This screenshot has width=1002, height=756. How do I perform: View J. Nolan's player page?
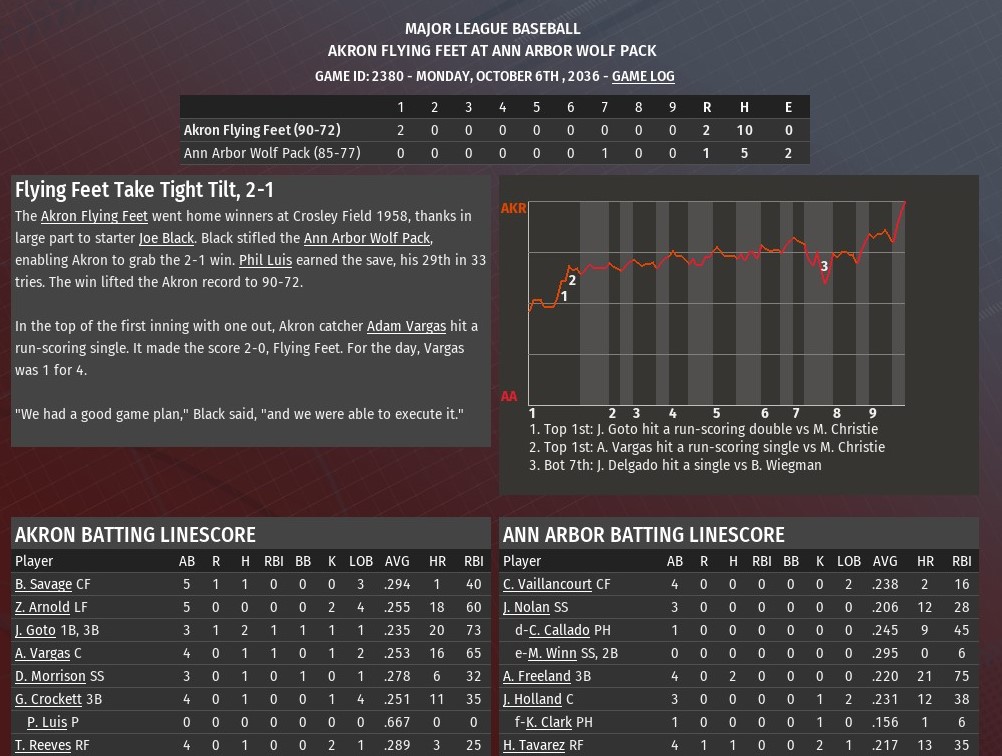pos(526,607)
